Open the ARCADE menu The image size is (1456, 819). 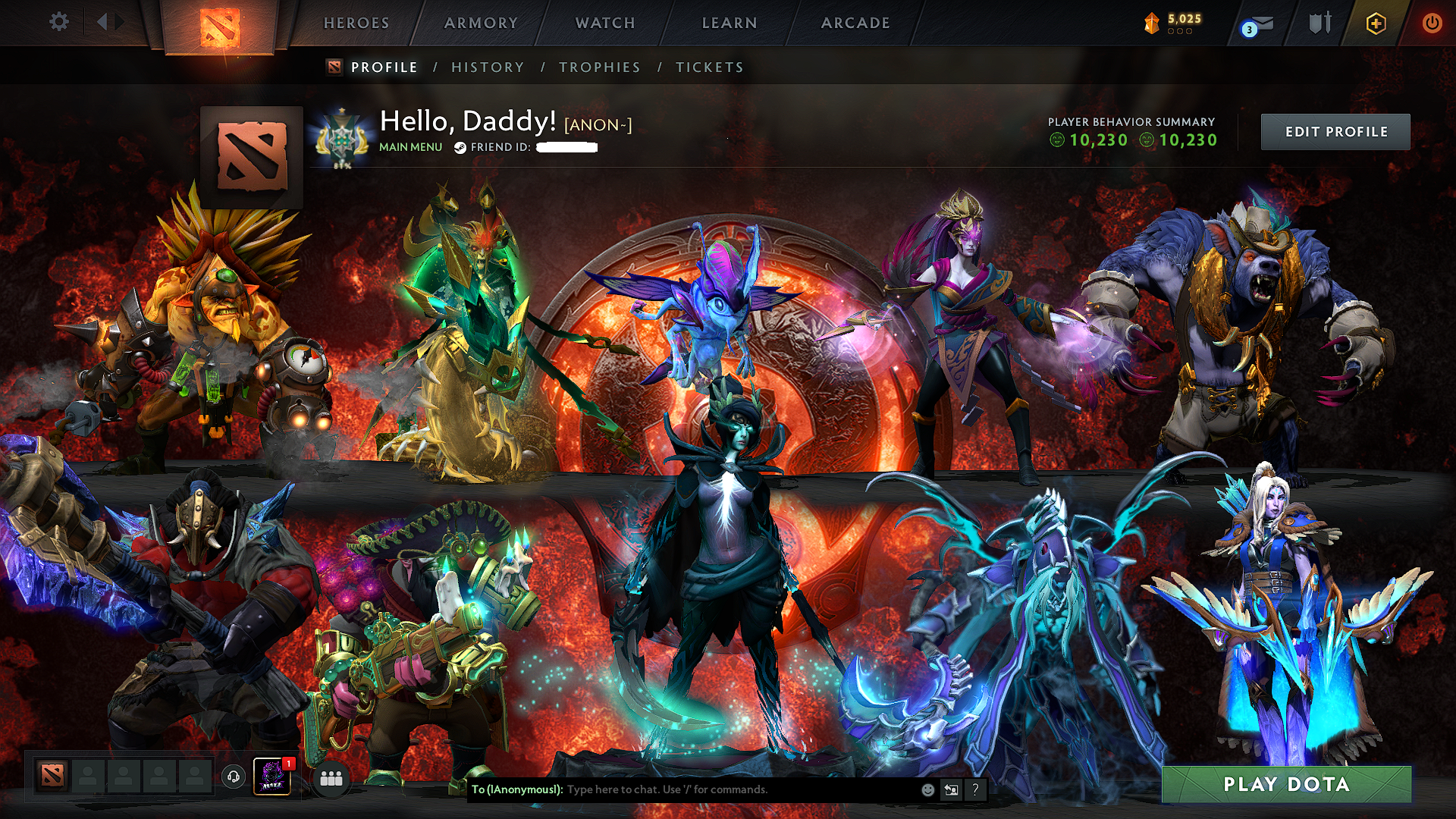(x=855, y=23)
